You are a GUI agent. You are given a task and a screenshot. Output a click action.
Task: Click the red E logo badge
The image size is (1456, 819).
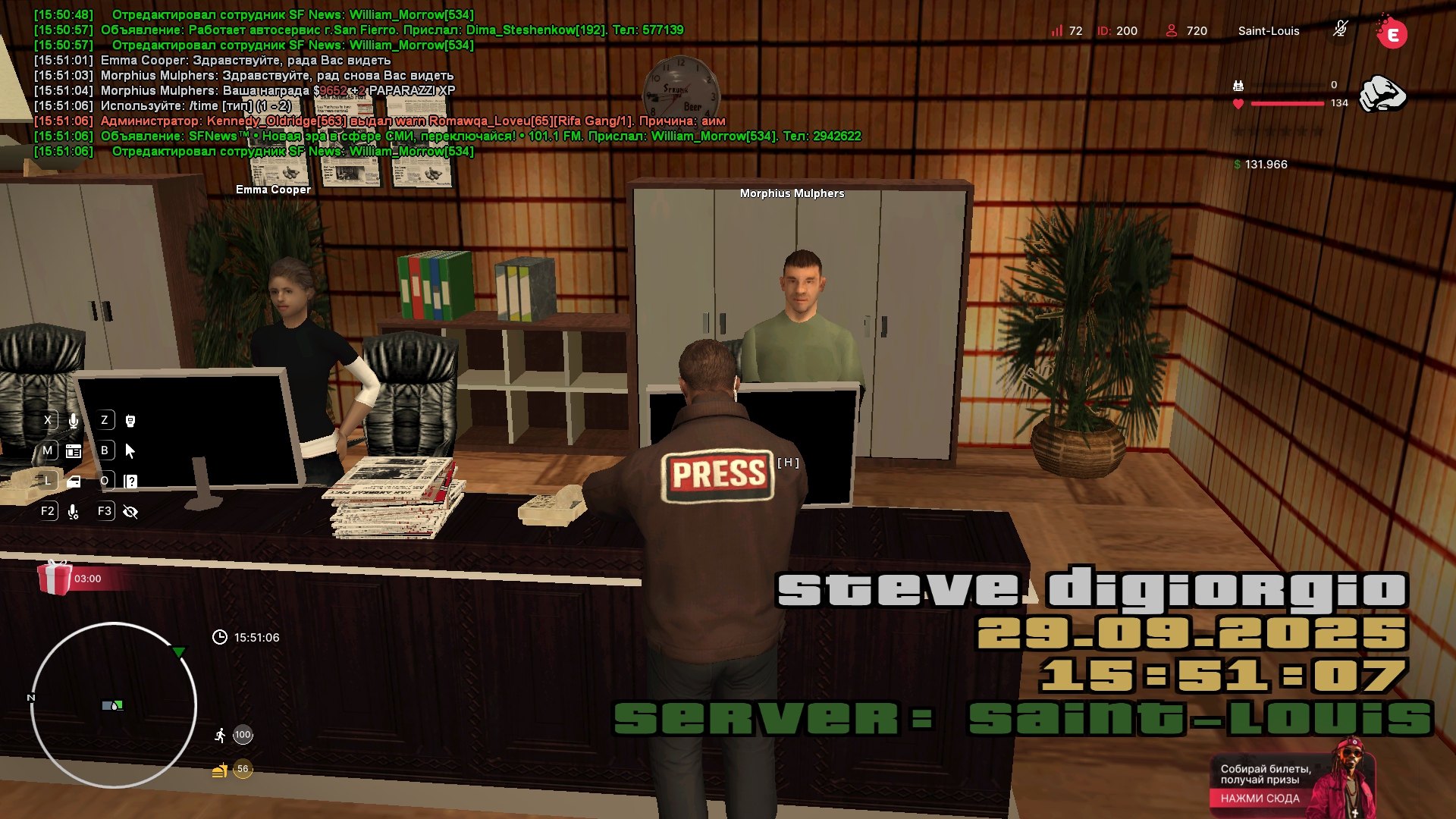pyautogui.click(x=1392, y=34)
